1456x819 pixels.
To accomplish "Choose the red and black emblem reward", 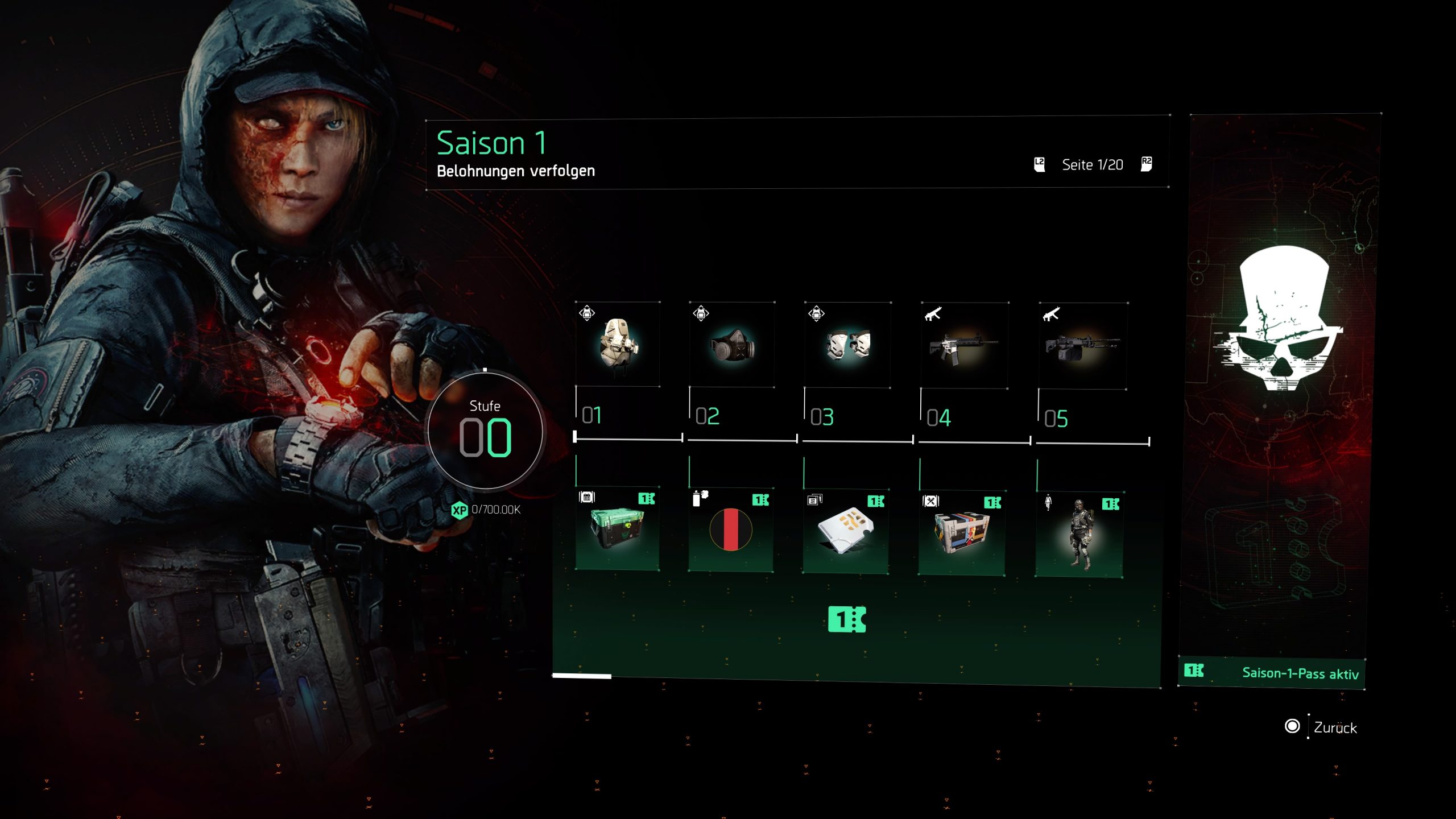I will (x=731, y=530).
